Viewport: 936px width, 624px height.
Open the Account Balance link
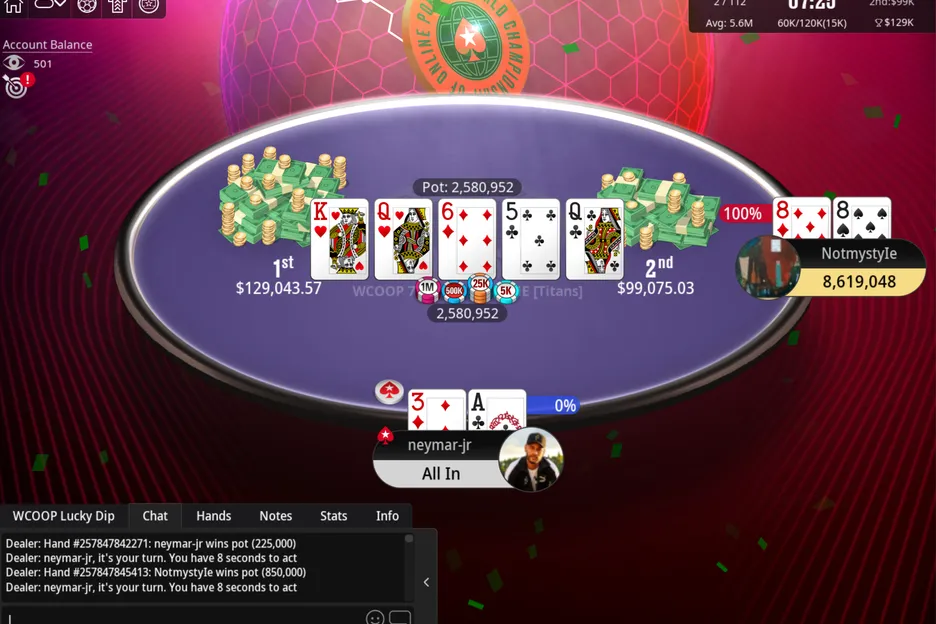[x=47, y=45]
